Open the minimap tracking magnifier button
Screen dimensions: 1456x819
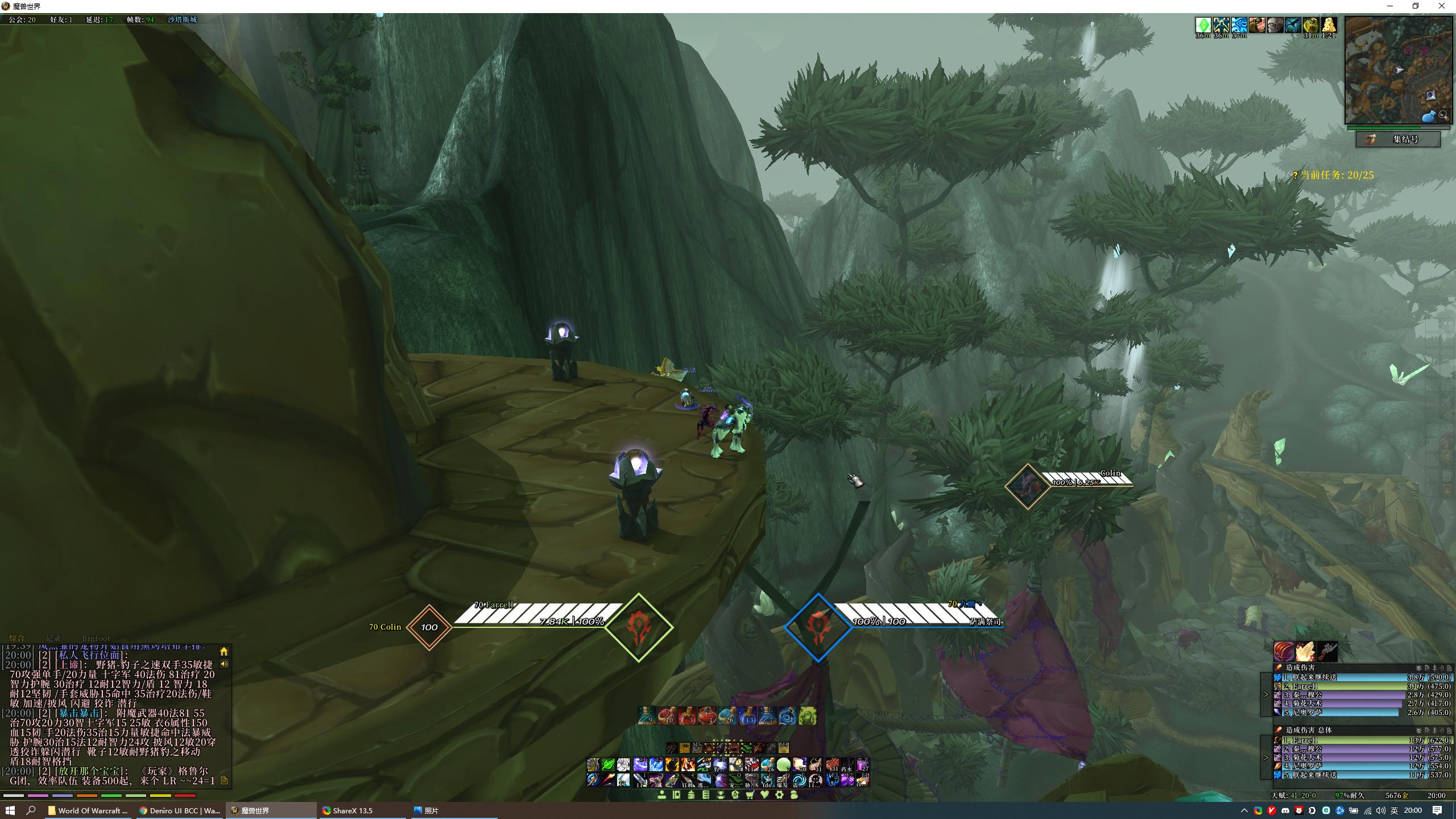pyautogui.click(x=1443, y=115)
